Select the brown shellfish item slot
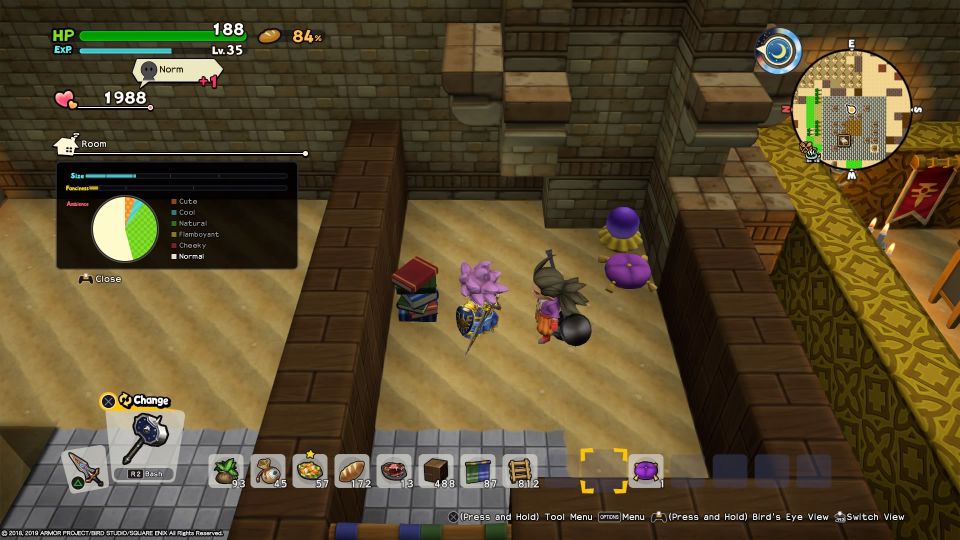960x540 pixels. (270, 470)
